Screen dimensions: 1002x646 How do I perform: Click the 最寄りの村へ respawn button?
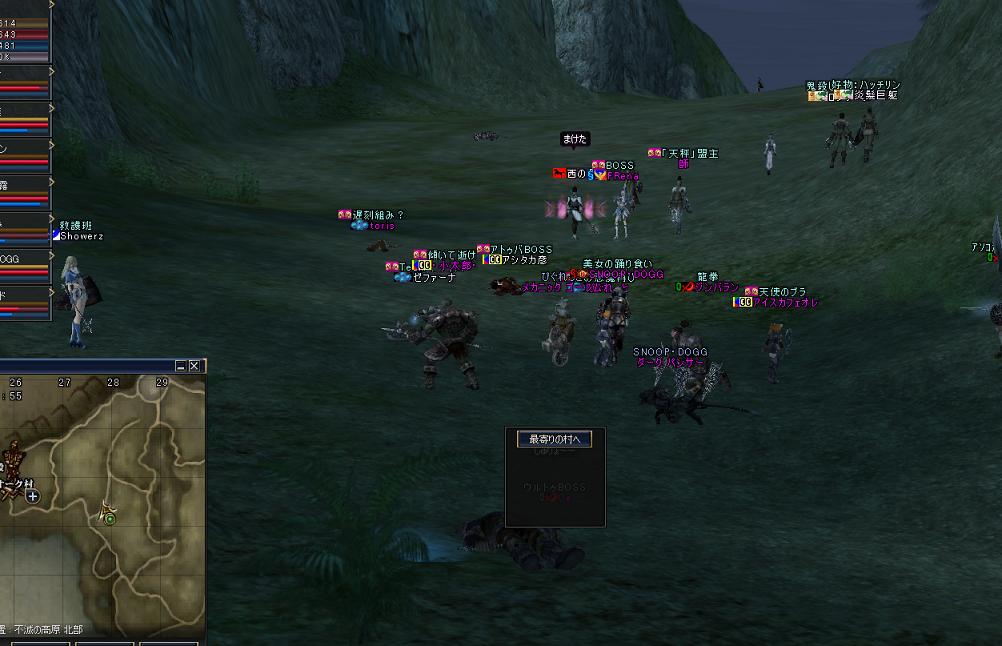[554, 439]
